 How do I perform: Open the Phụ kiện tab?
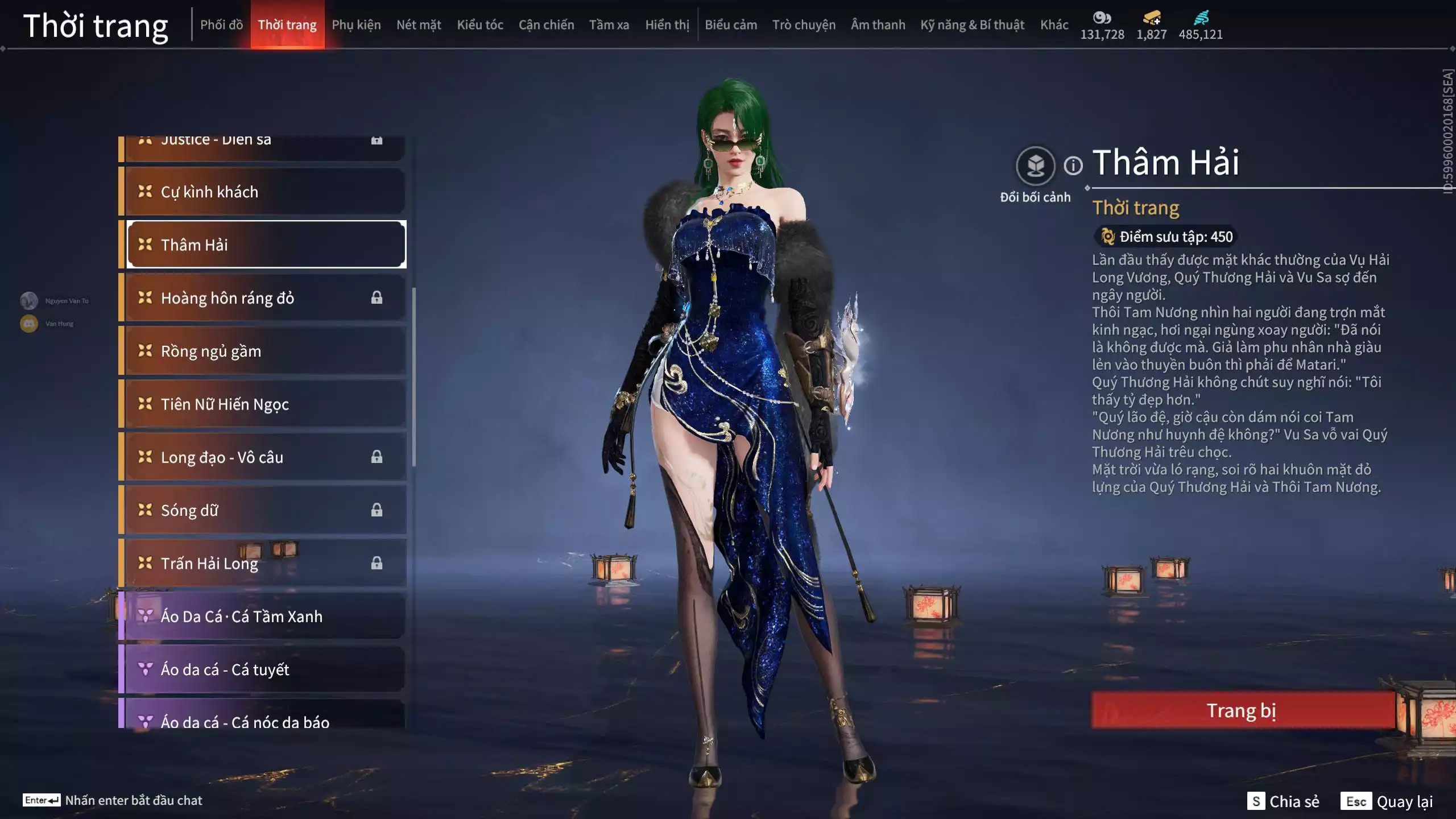tap(356, 25)
